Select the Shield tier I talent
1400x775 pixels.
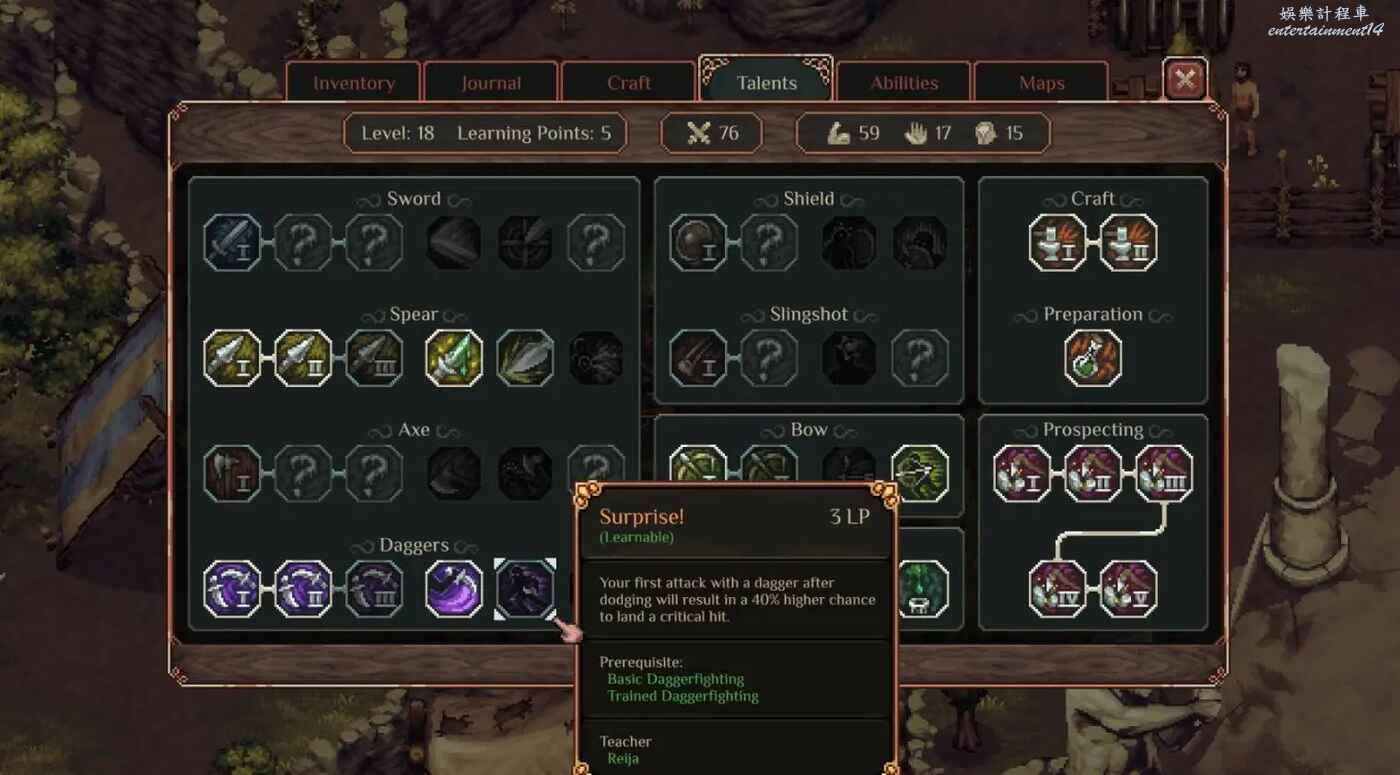pos(698,242)
